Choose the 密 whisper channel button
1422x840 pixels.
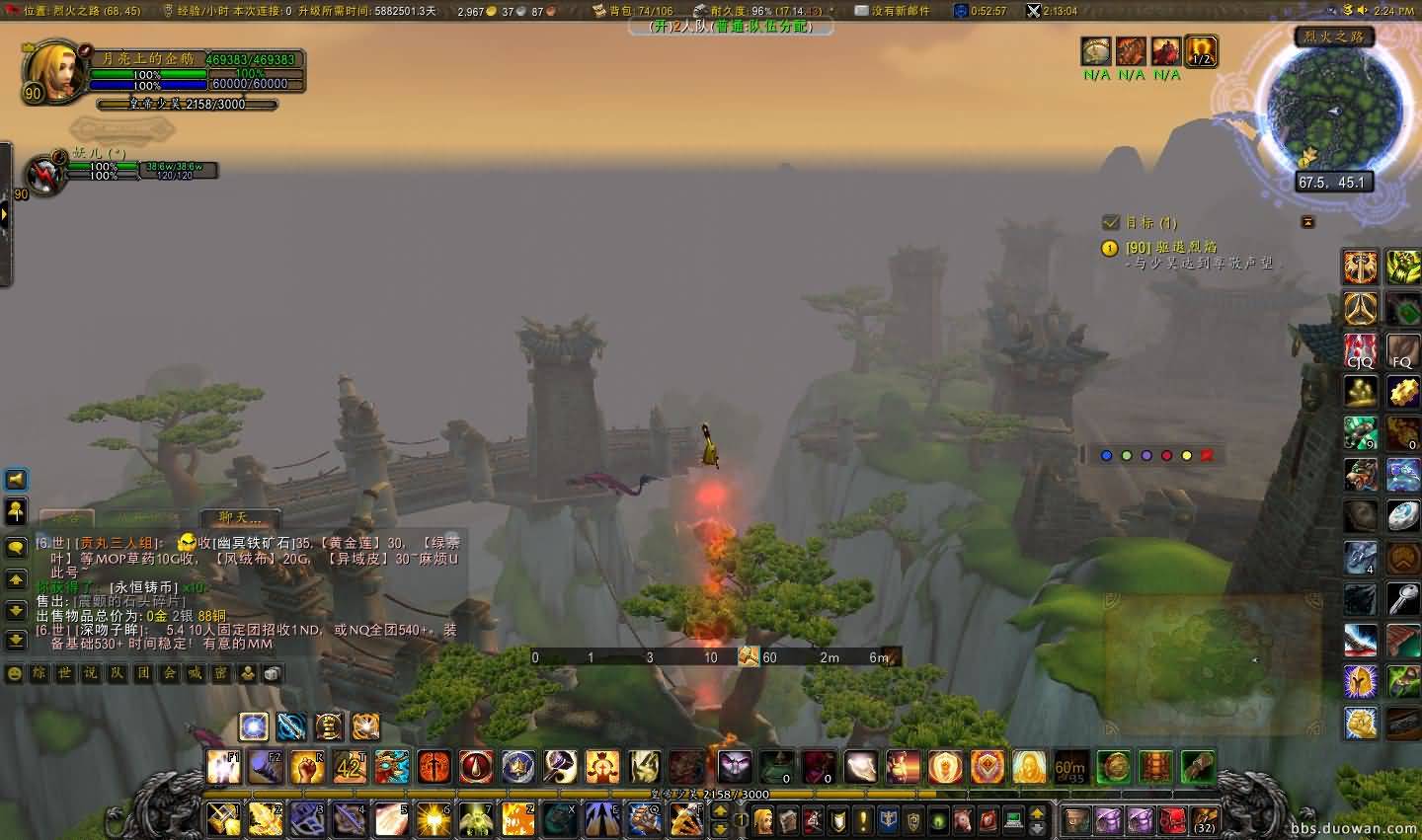coord(221,673)
